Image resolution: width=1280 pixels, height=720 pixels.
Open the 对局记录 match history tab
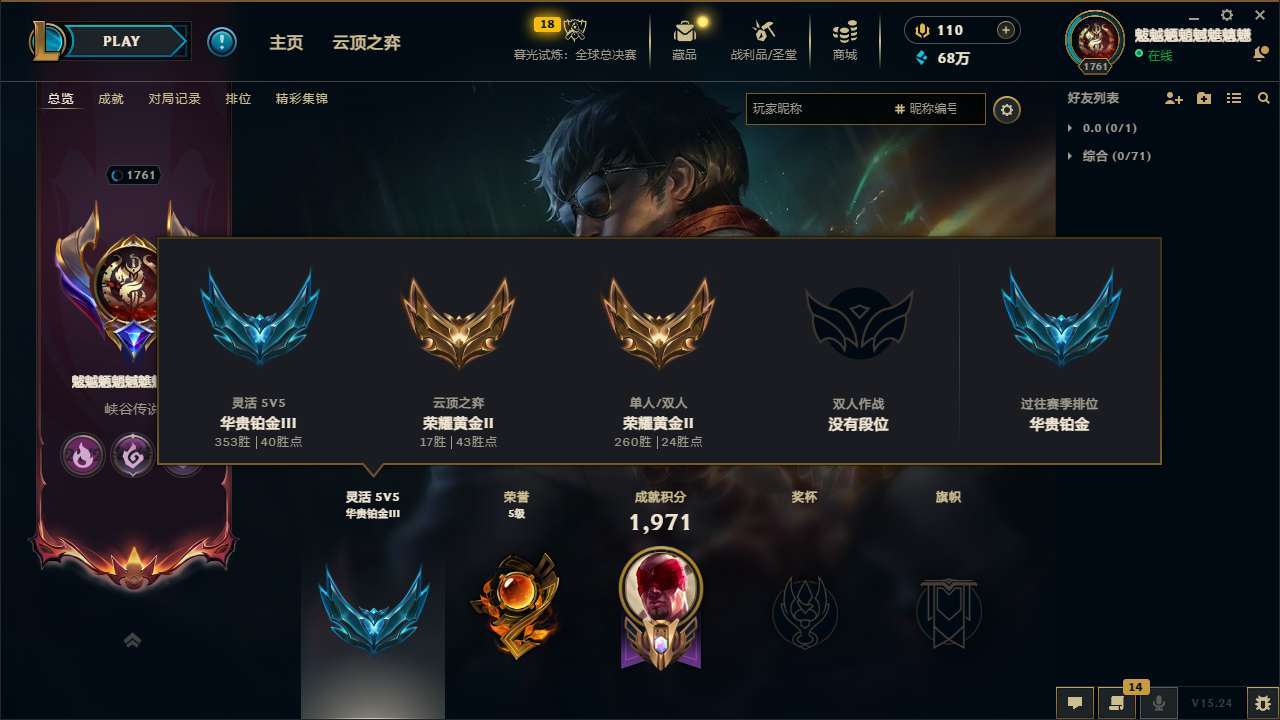pos(175,99)
